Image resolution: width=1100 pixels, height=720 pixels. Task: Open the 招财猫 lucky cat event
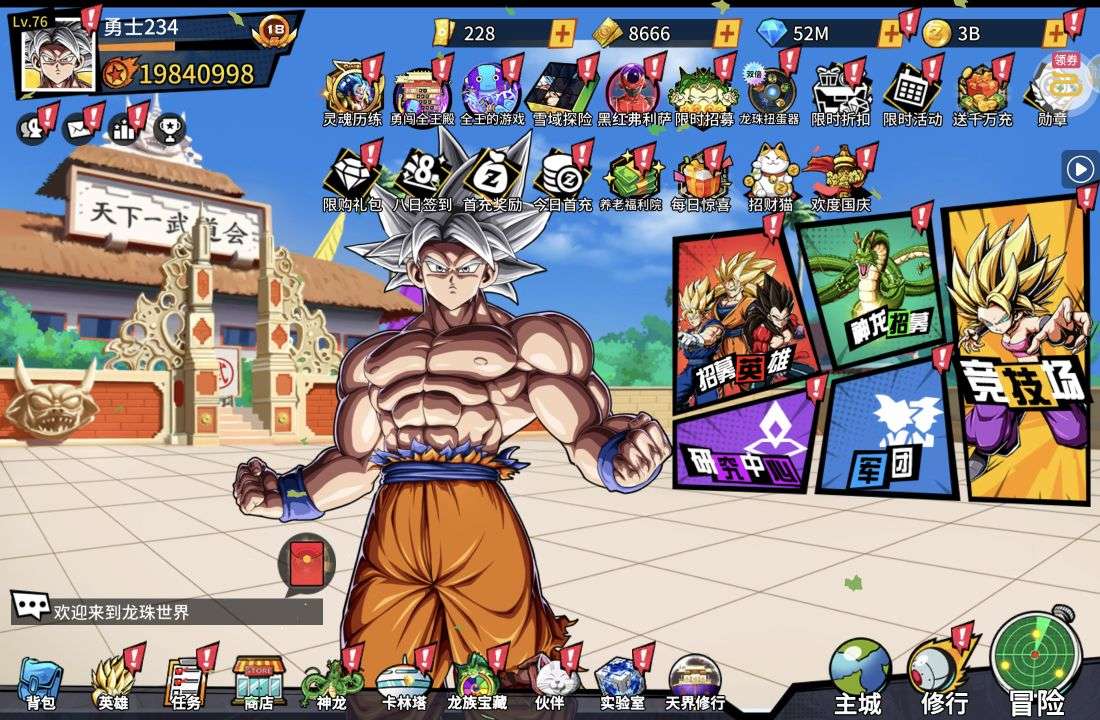pos(770,180)
